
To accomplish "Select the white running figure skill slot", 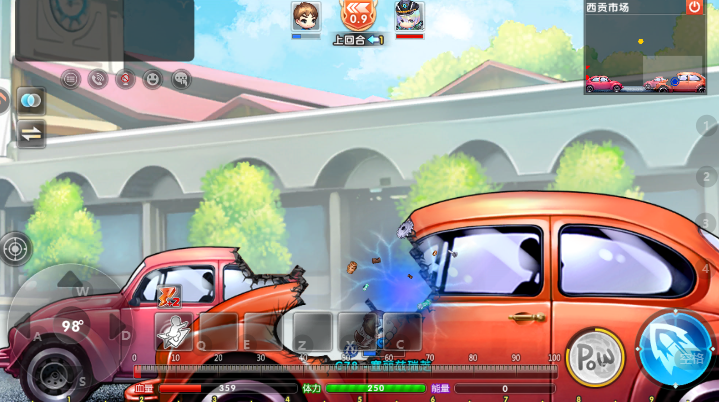I will click(174, 331).
